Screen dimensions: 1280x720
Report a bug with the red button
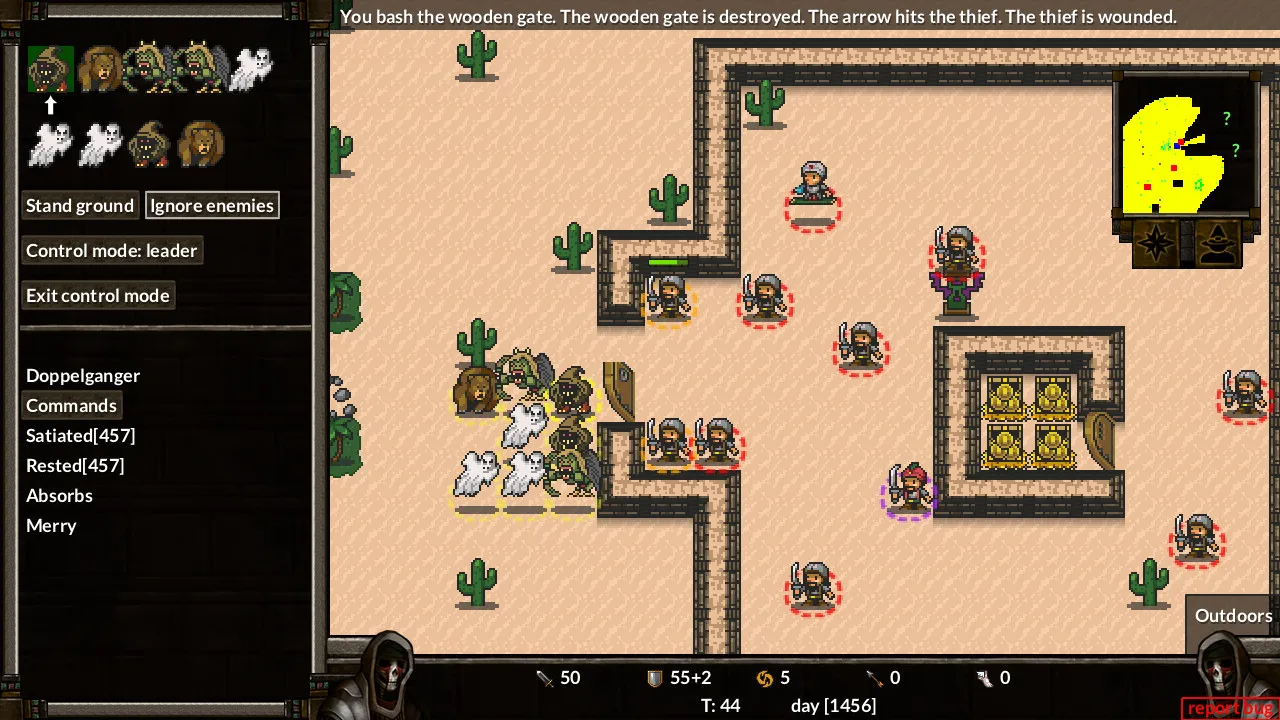click(1229, 708)
